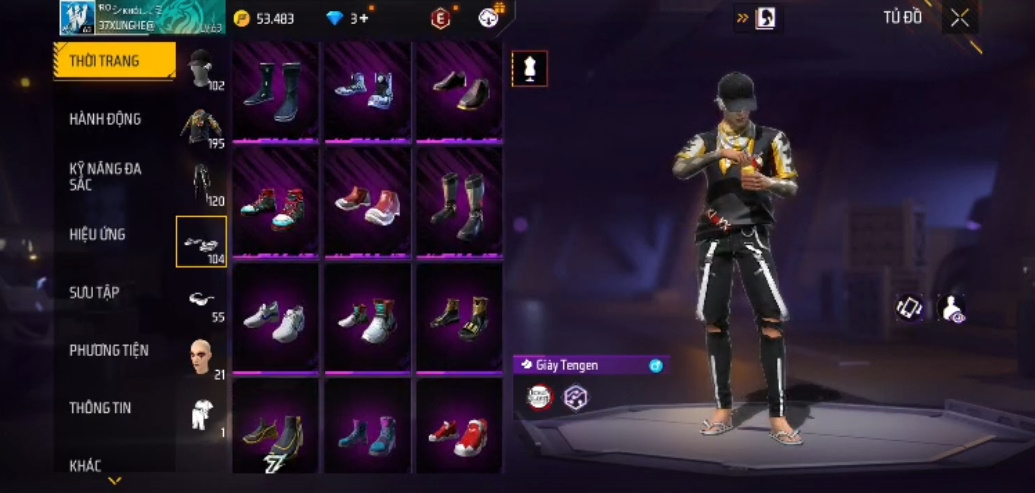Image resolution: width=1035 pixels, height=493 pixels.
Task: Select the HIỆU ỨNG menu entry
Action: coord(97,235)
